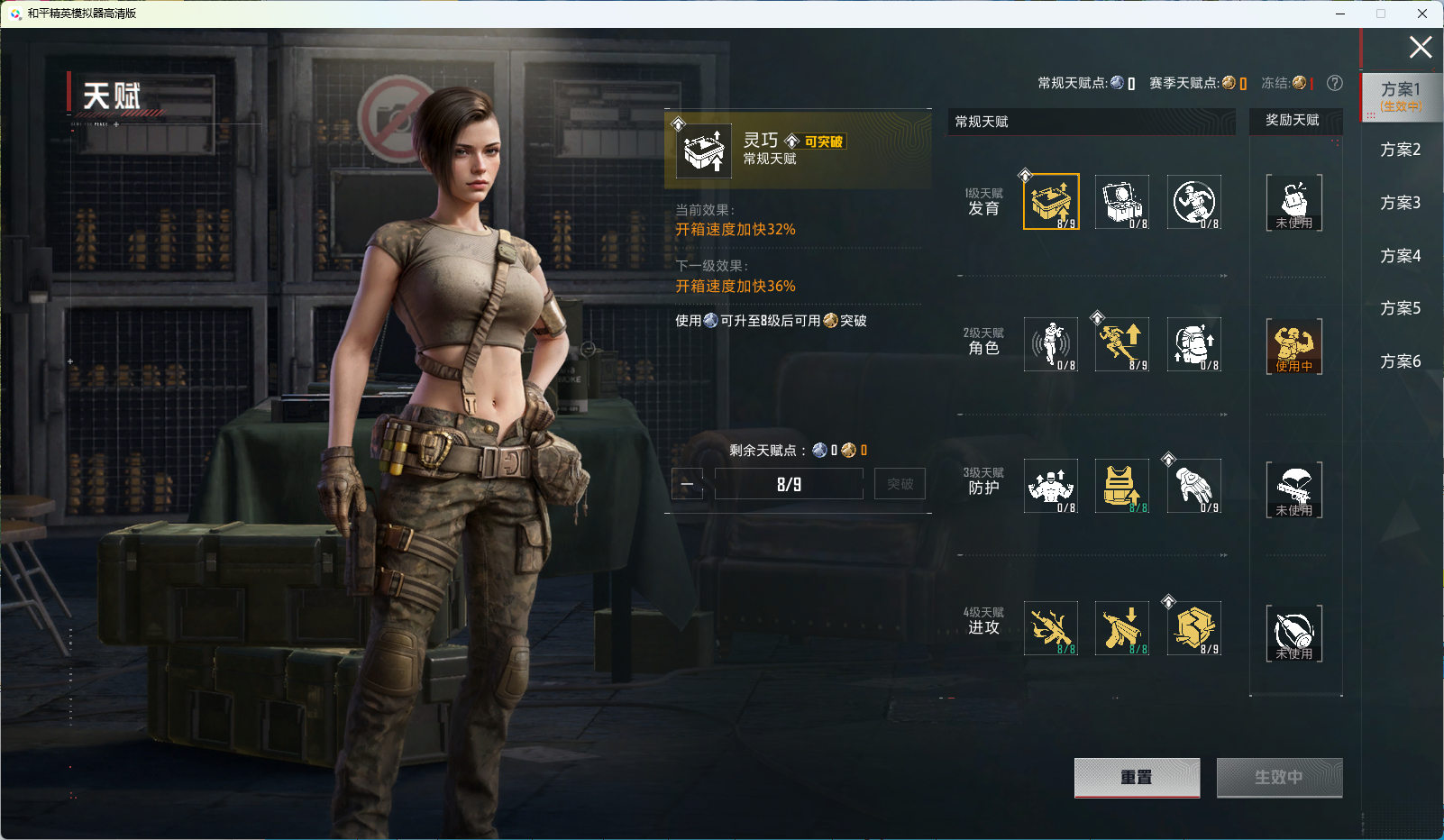Select the glove talent in 防护 row

pyautogui.click(x=1193, y=486)
